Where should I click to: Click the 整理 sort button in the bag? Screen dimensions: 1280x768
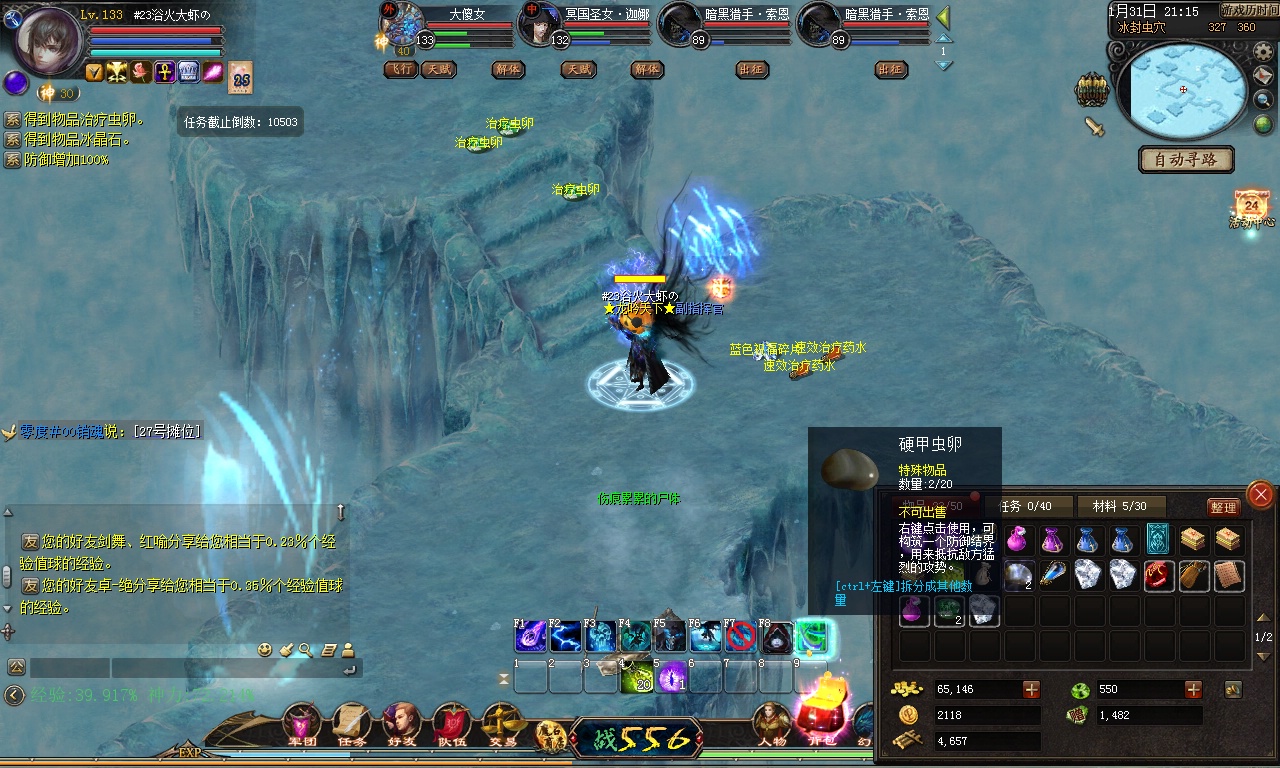coord(1223,507)
